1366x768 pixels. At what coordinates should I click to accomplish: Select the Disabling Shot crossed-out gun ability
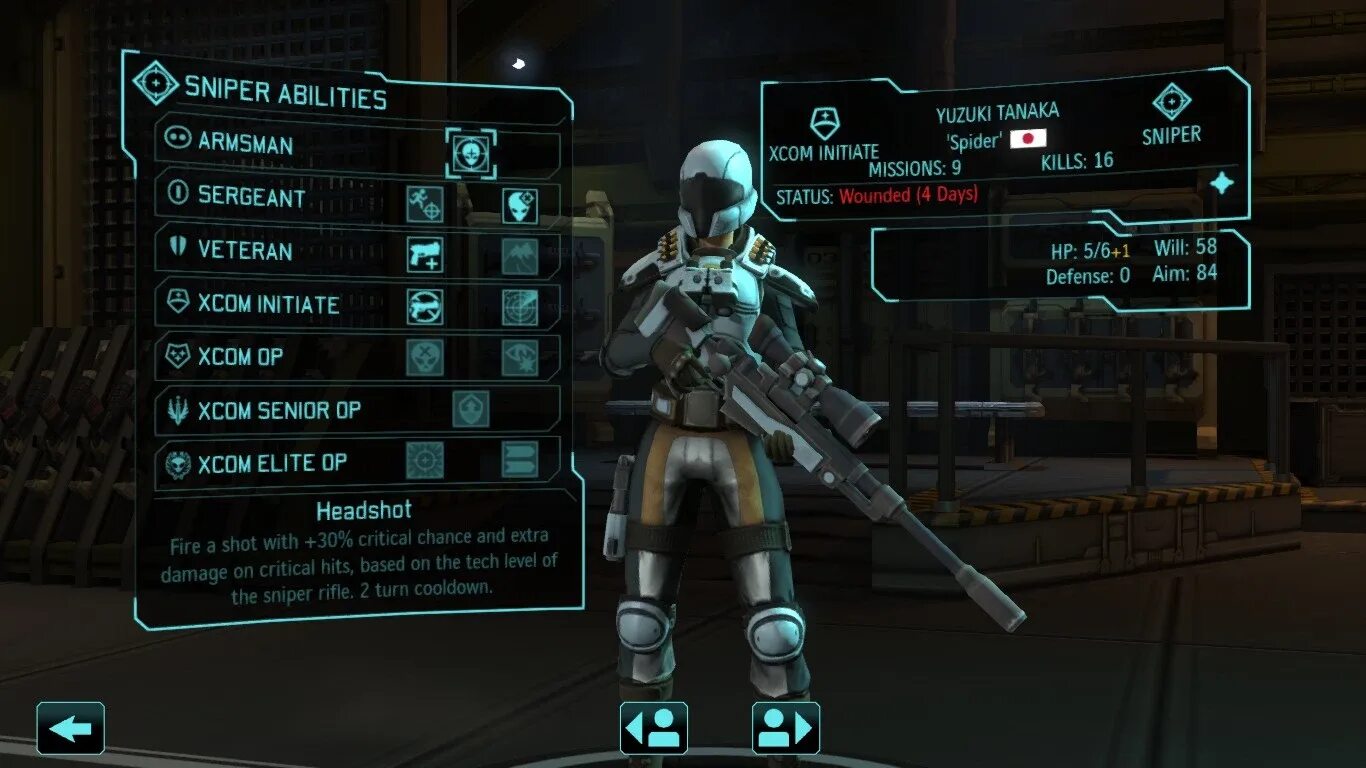425,307
